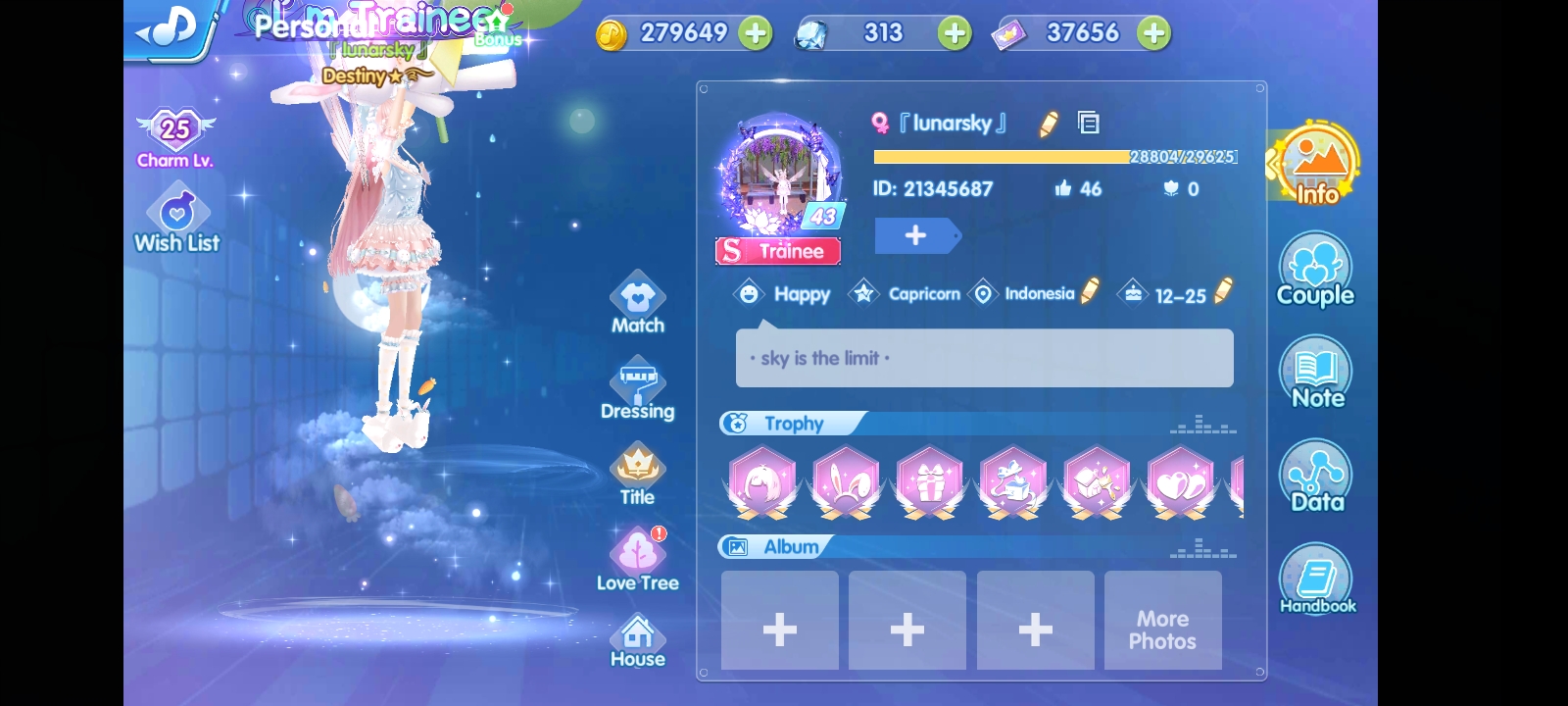
Task: Add more diamonds
Action: (954, 33)
